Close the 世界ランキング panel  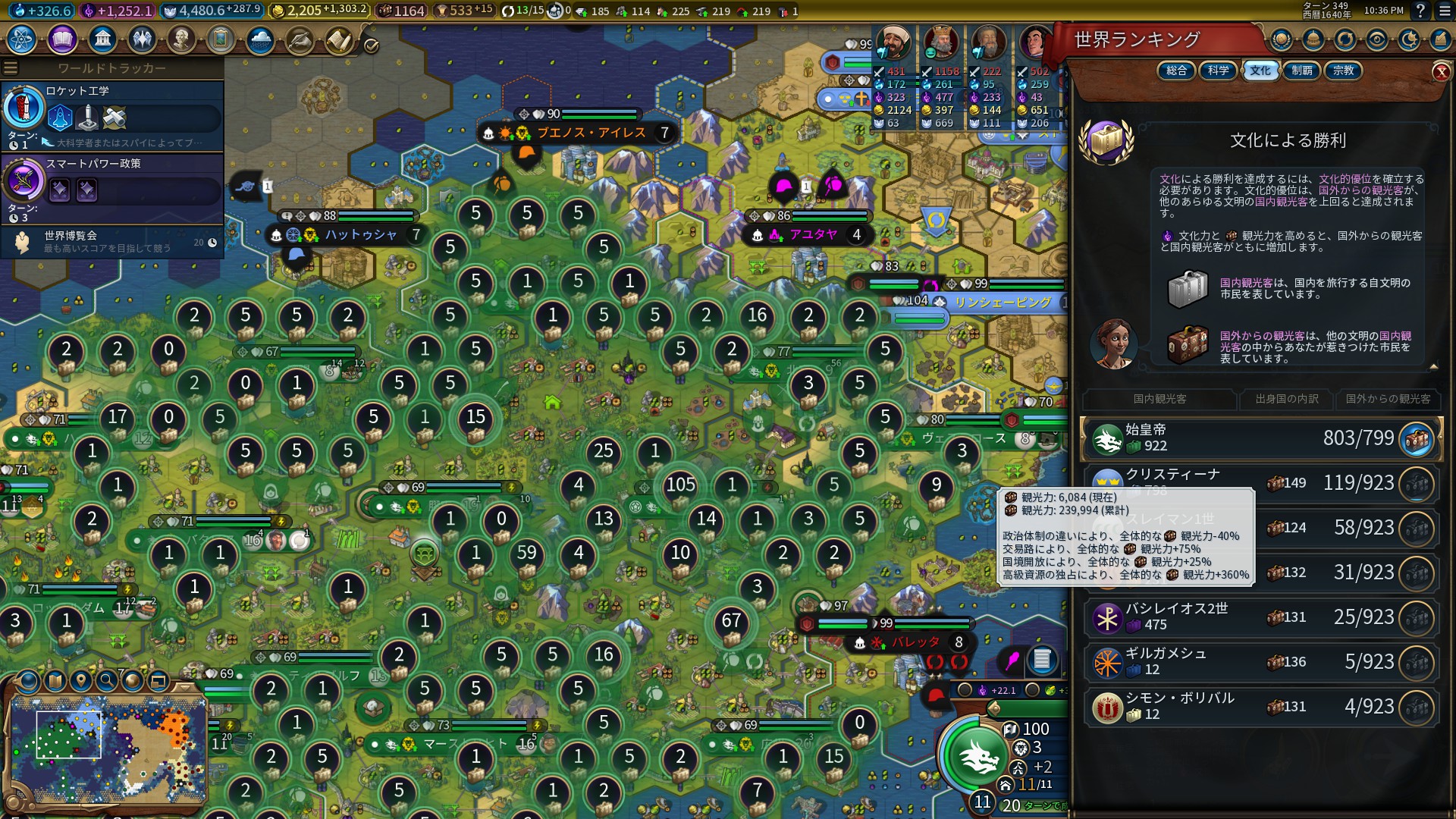[1441, 72]
